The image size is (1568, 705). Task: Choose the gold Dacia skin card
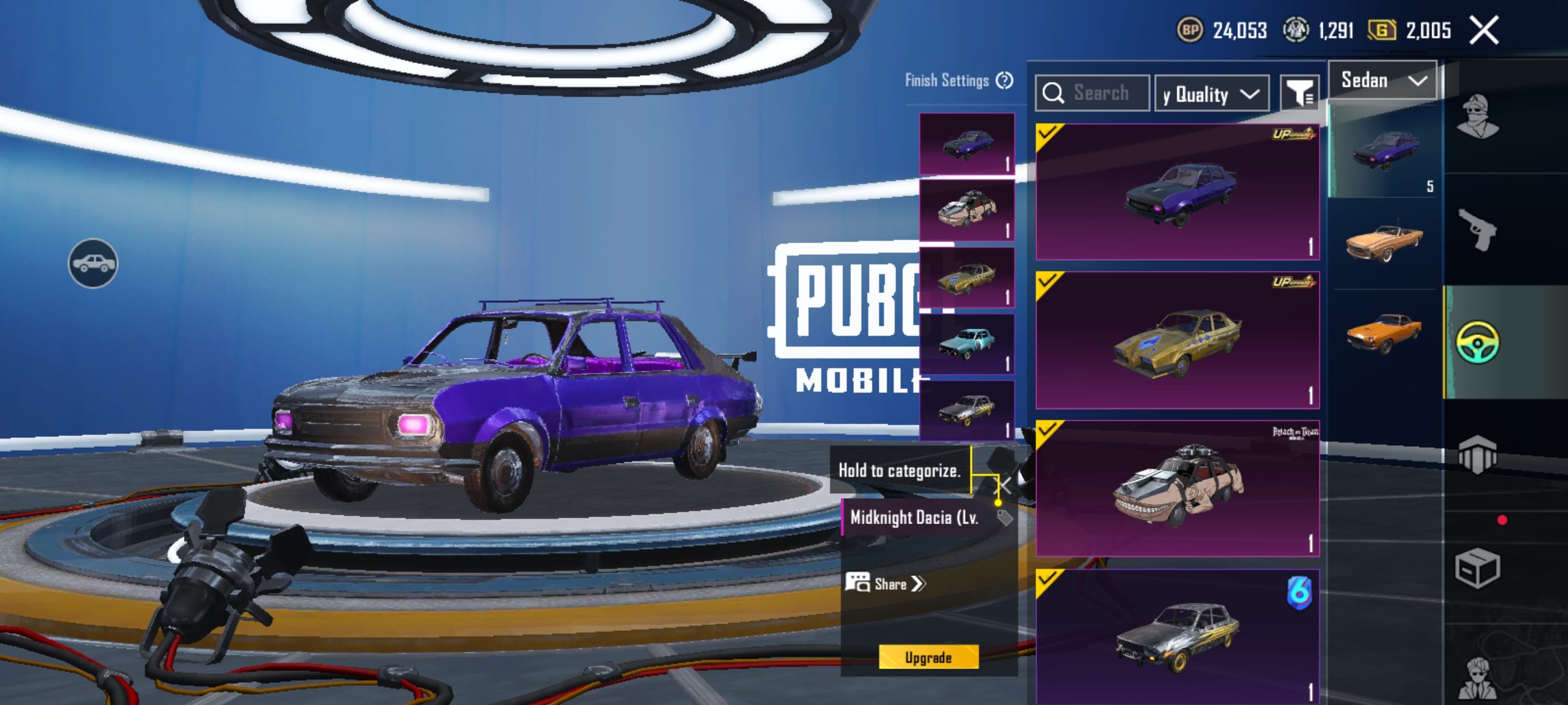[1177, 340]
